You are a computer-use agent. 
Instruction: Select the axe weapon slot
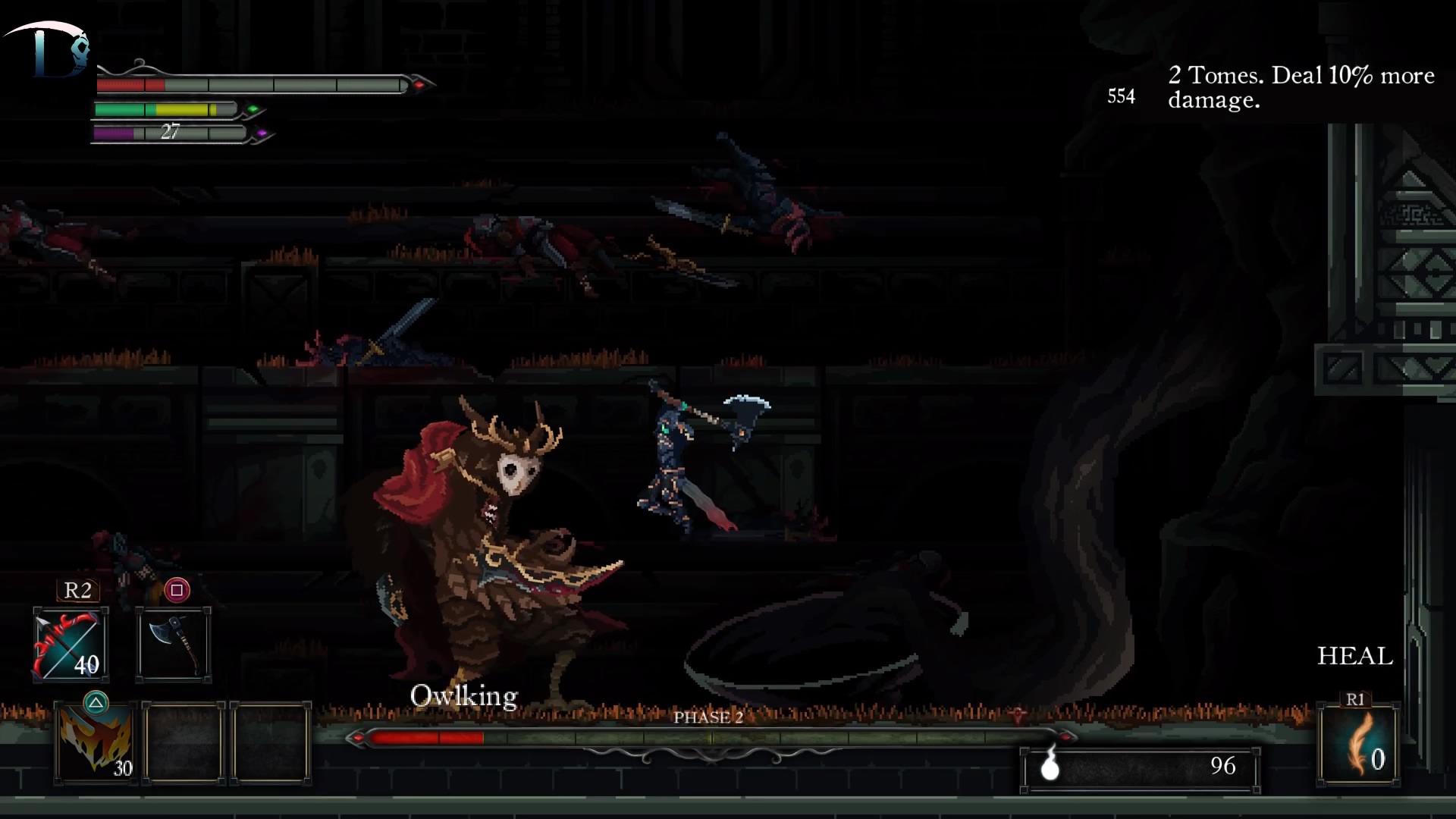(x=174, y=645)
